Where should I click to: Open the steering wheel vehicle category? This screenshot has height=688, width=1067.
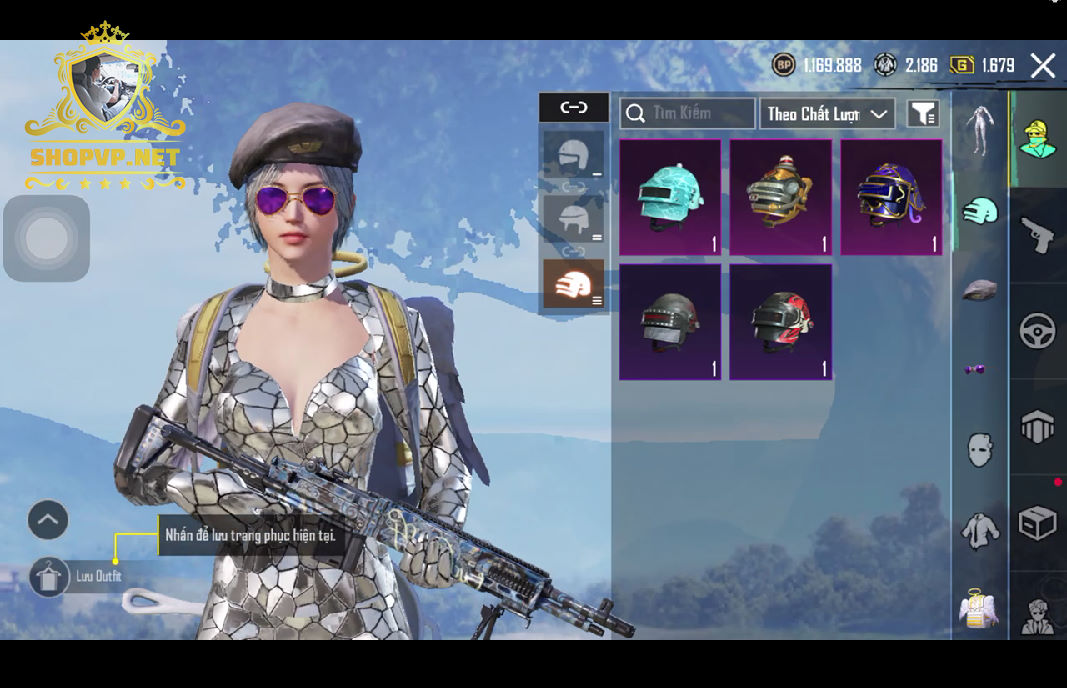pos(1038,330)
